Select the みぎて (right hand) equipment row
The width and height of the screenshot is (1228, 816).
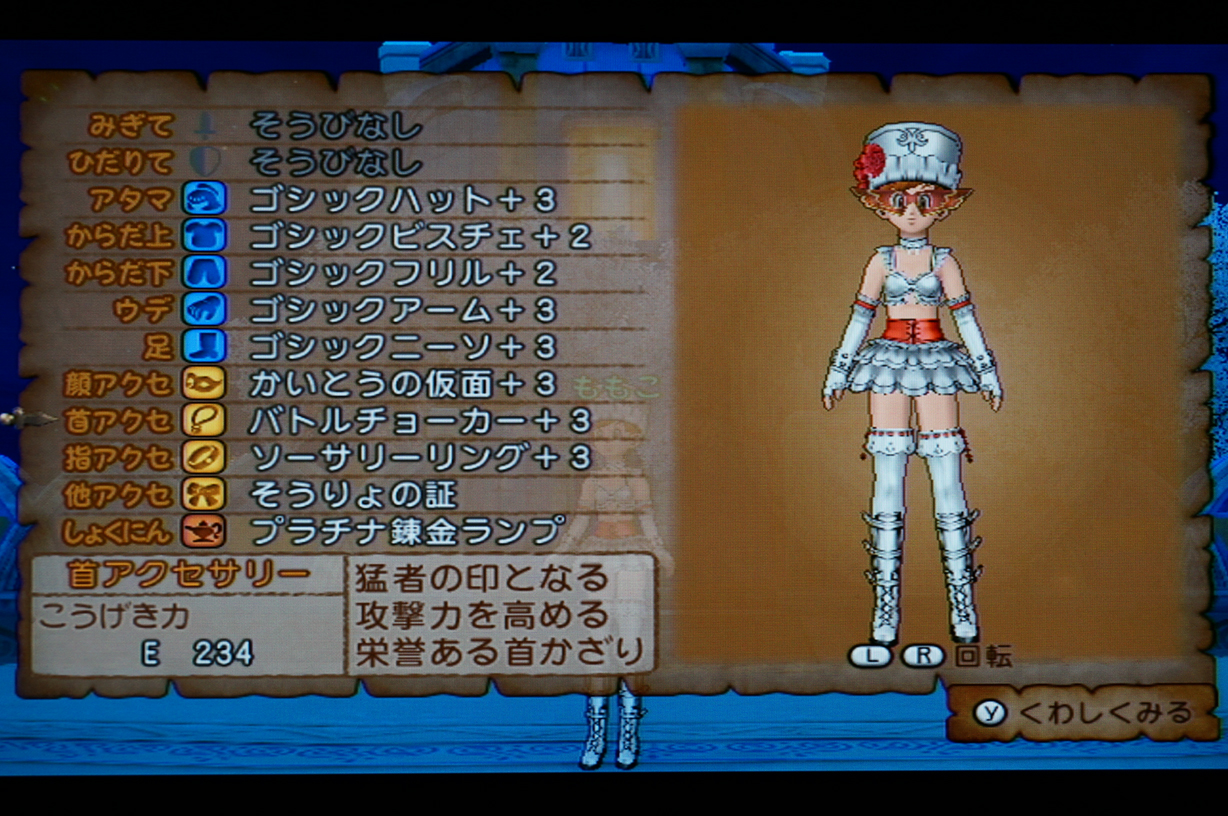[x=335, y=126]
